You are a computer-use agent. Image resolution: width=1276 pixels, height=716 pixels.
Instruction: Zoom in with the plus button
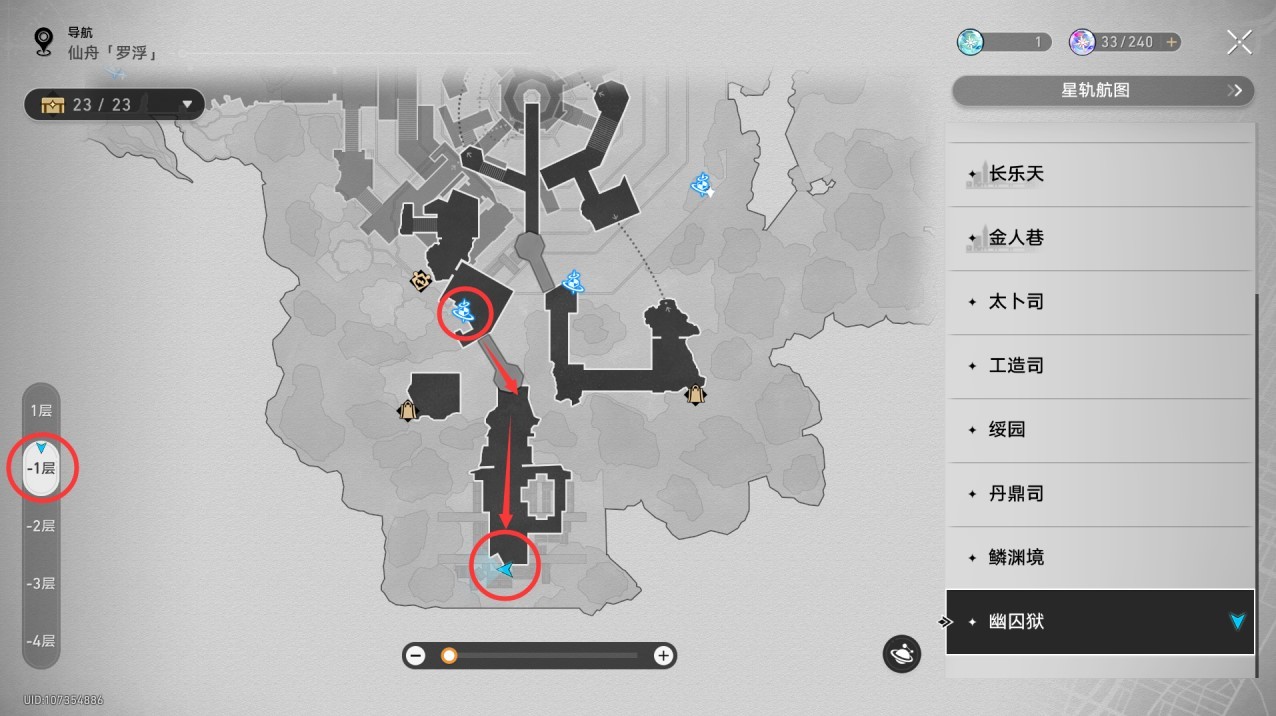(x=662, y=656)
